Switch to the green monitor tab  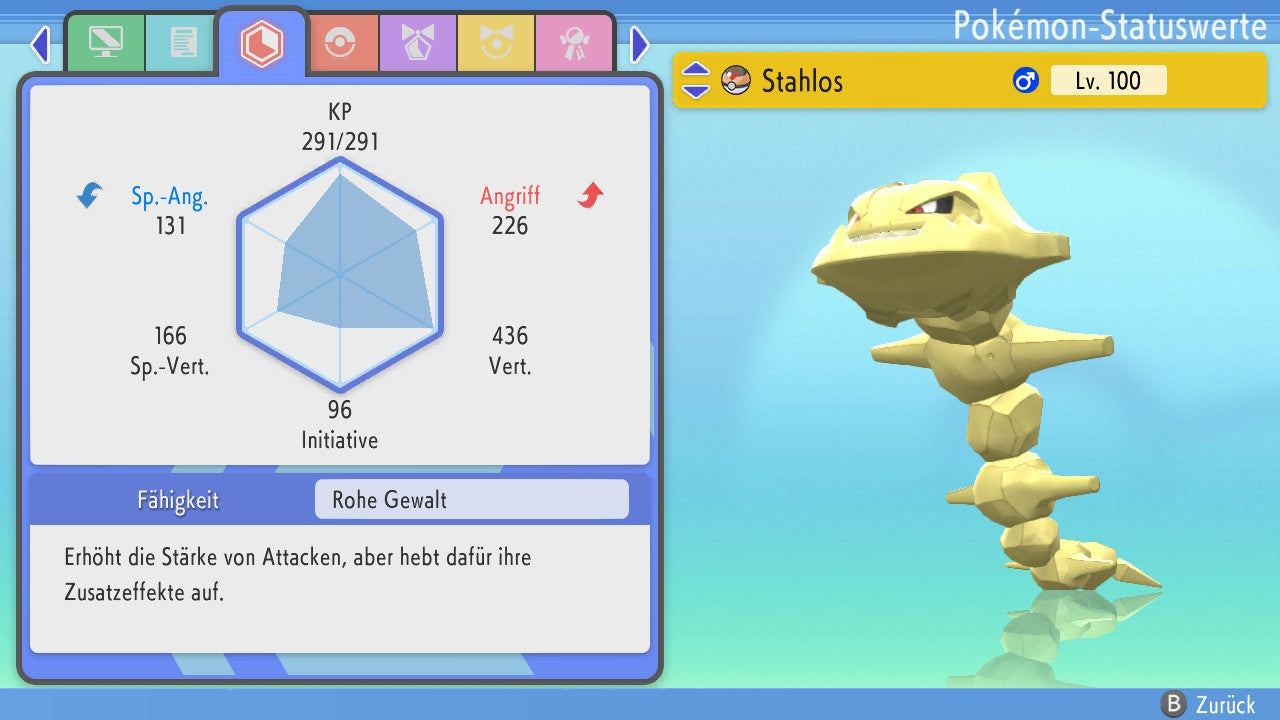pyautogui.click(x=105, y=42)
